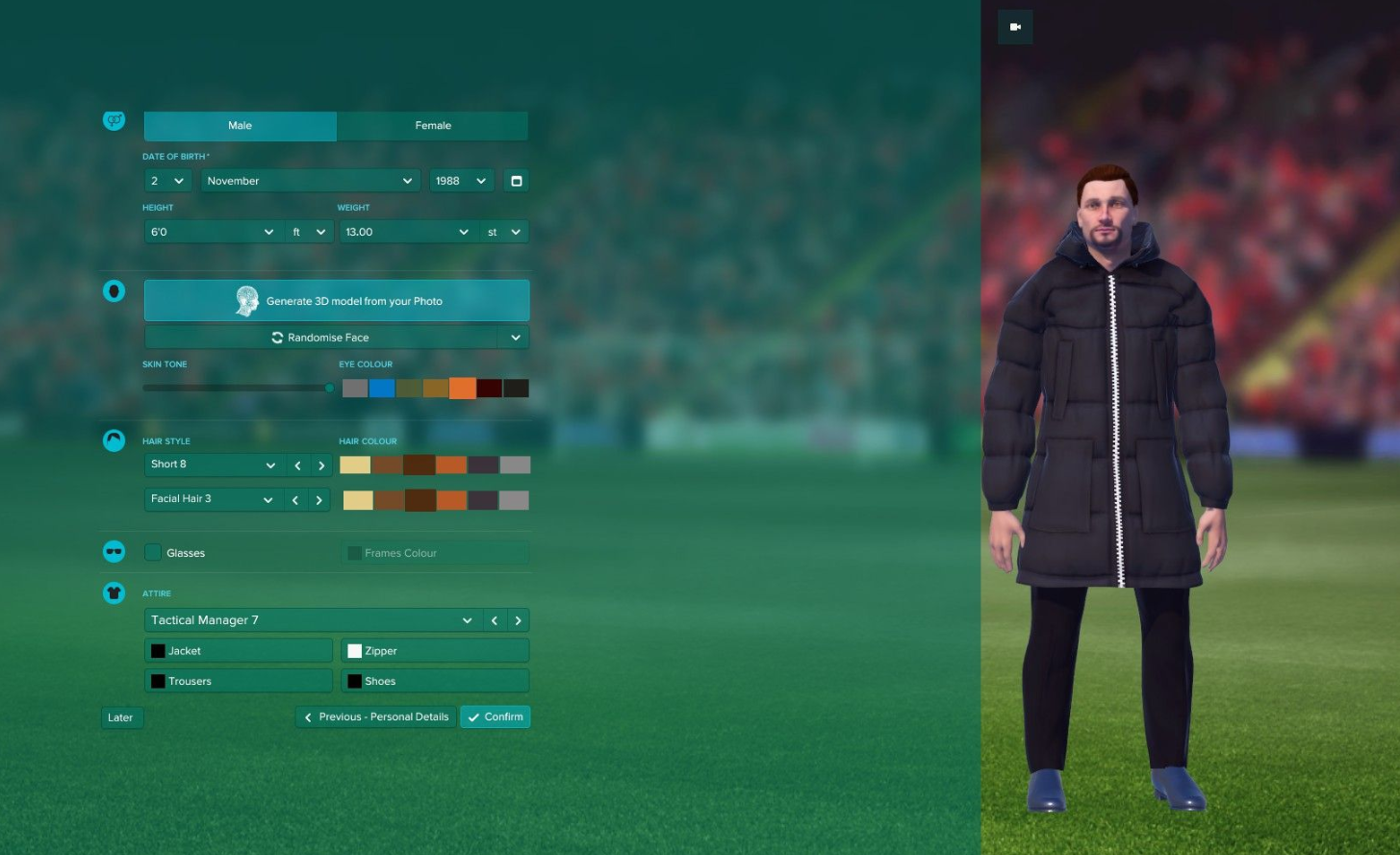Select the hair section icon in sidebar
This screenshot has height=855, width=1400.
[114, 440]
